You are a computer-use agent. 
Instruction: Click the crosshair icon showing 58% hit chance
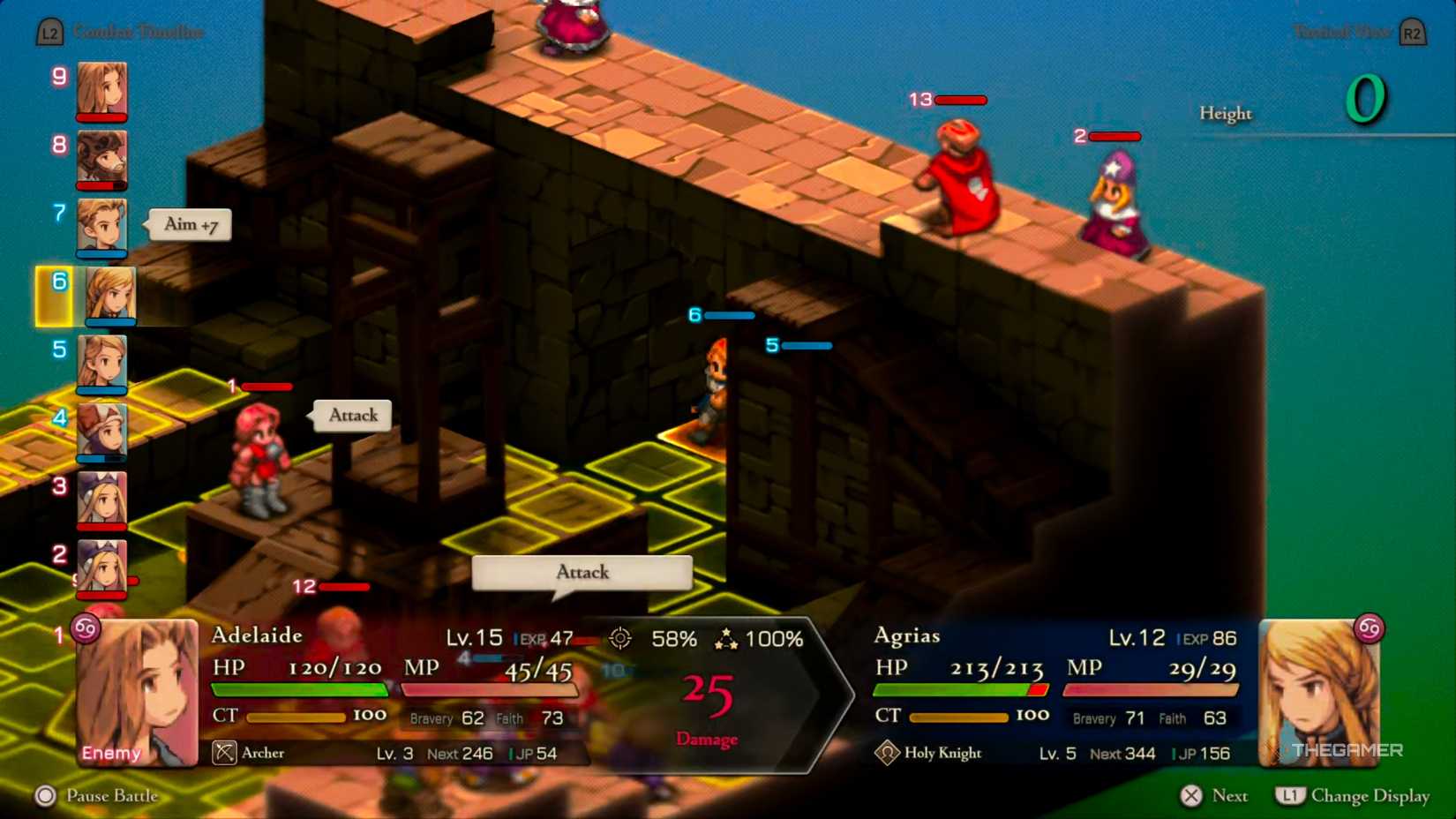click(x=619, y=638)
